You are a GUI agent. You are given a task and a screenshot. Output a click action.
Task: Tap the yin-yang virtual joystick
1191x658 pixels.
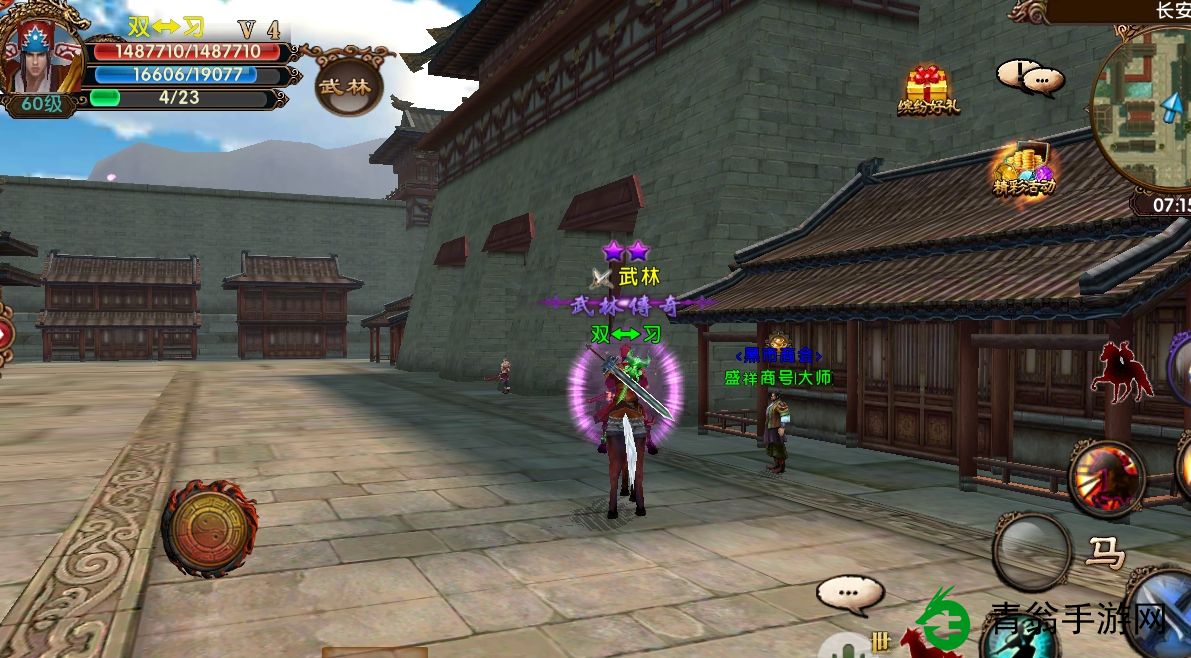click(209, 527)
